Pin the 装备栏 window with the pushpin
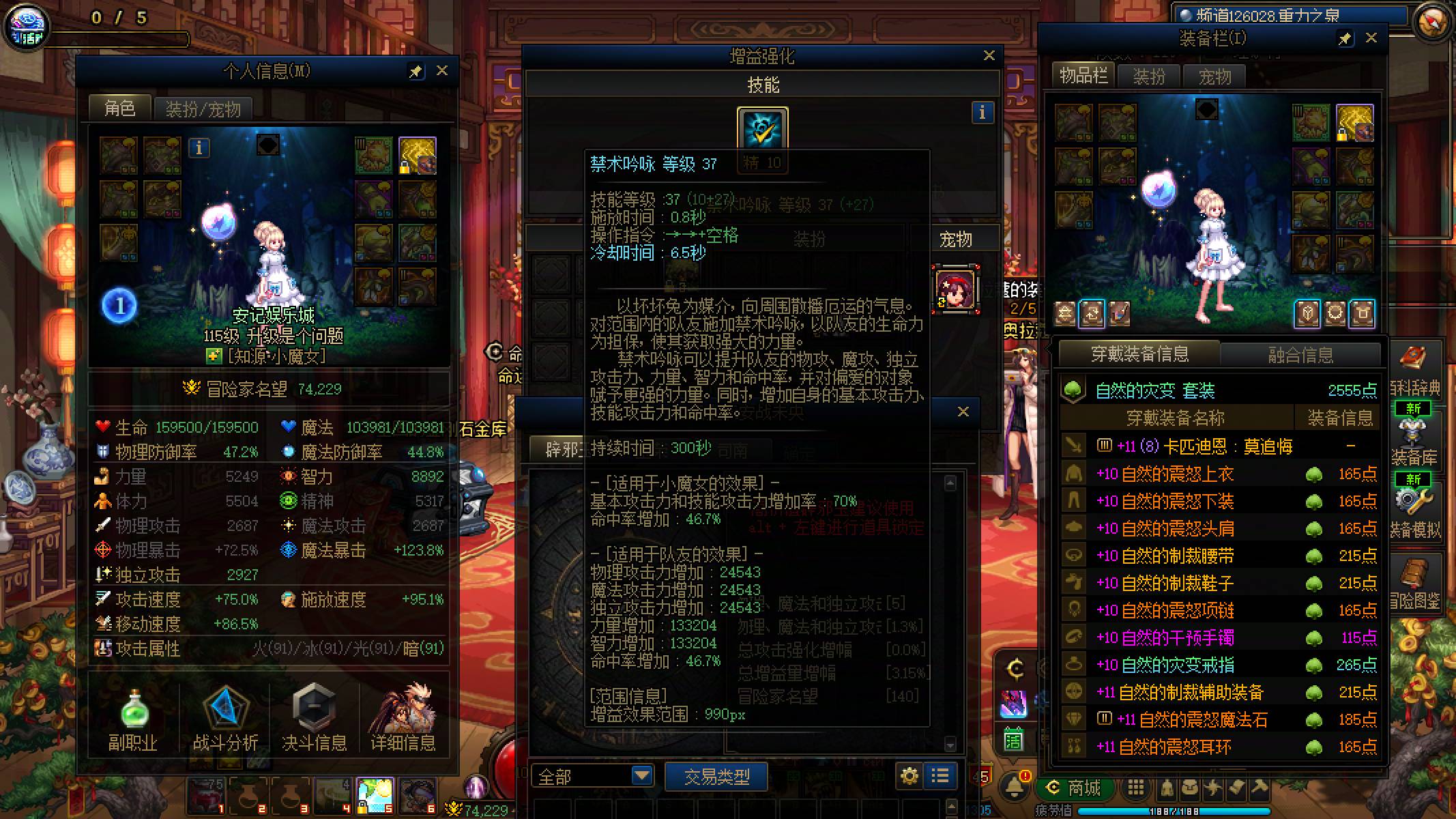This screenshot has height=819, width=1456. click(x=1345, y=39)
